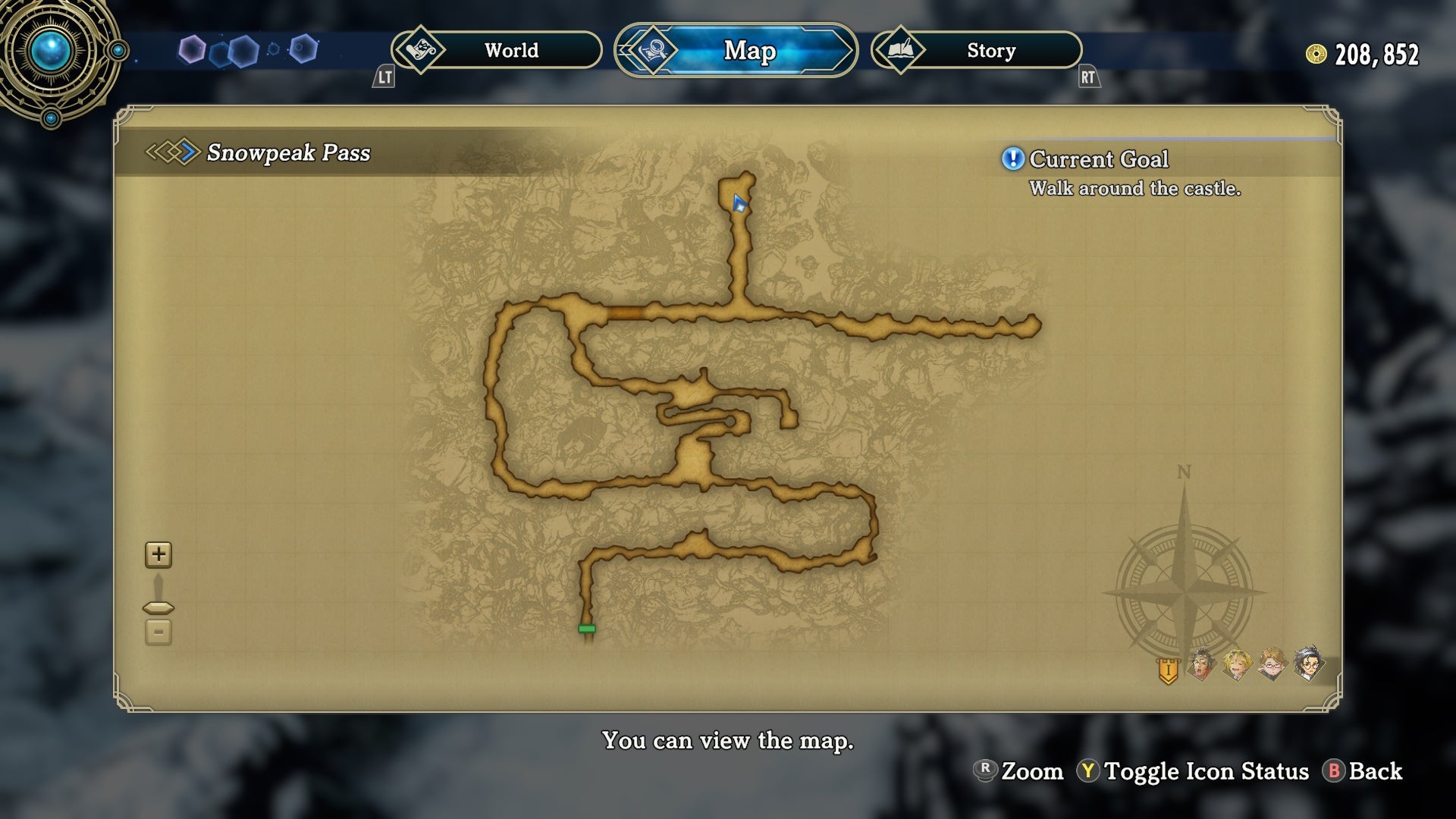Image resolution: width=1456 pixels, height=819 pixels.
Task: Click the green exit marker on map
Action: (x=587, y=629)
